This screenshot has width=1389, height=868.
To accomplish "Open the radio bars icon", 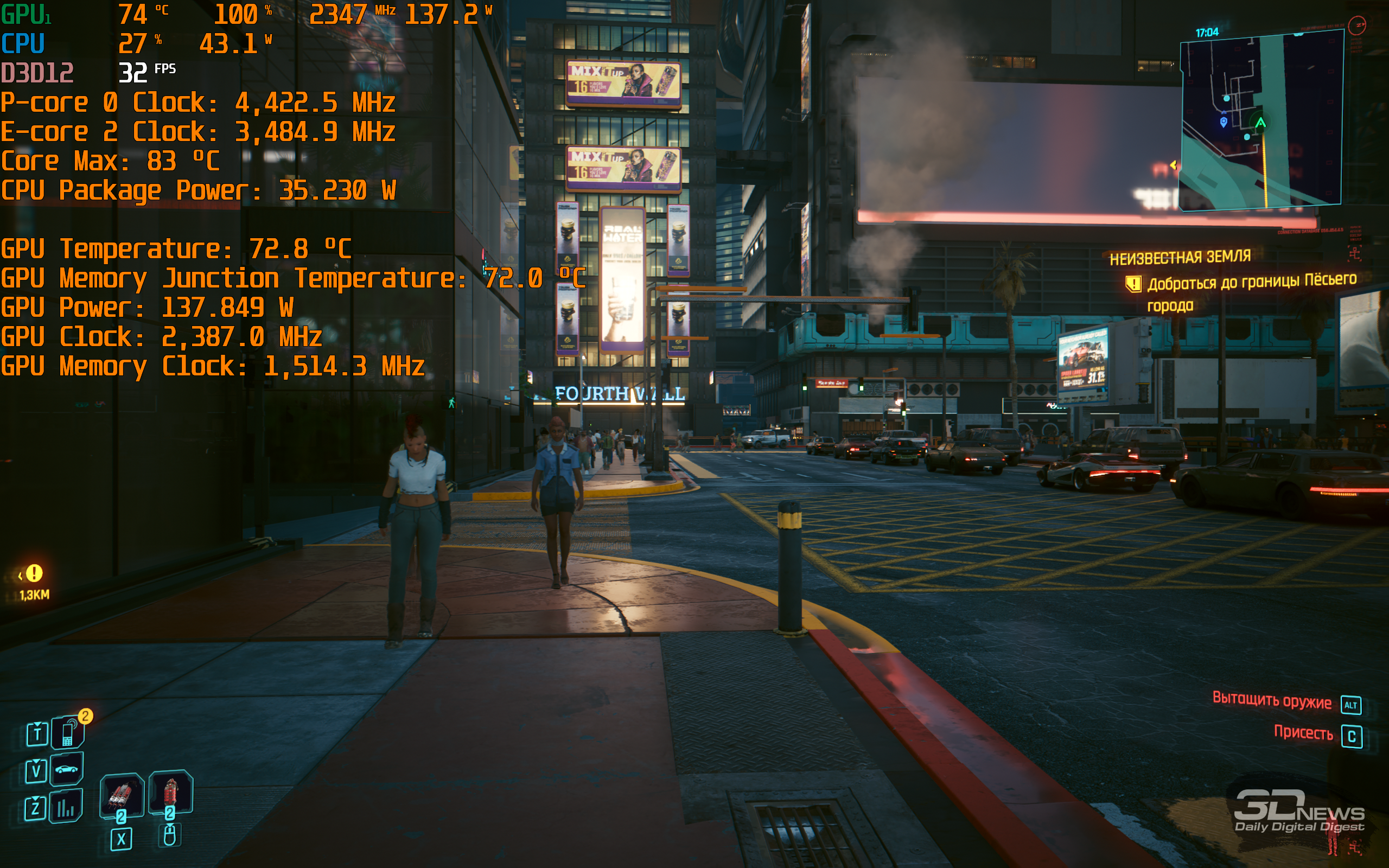I will point(66,807).
